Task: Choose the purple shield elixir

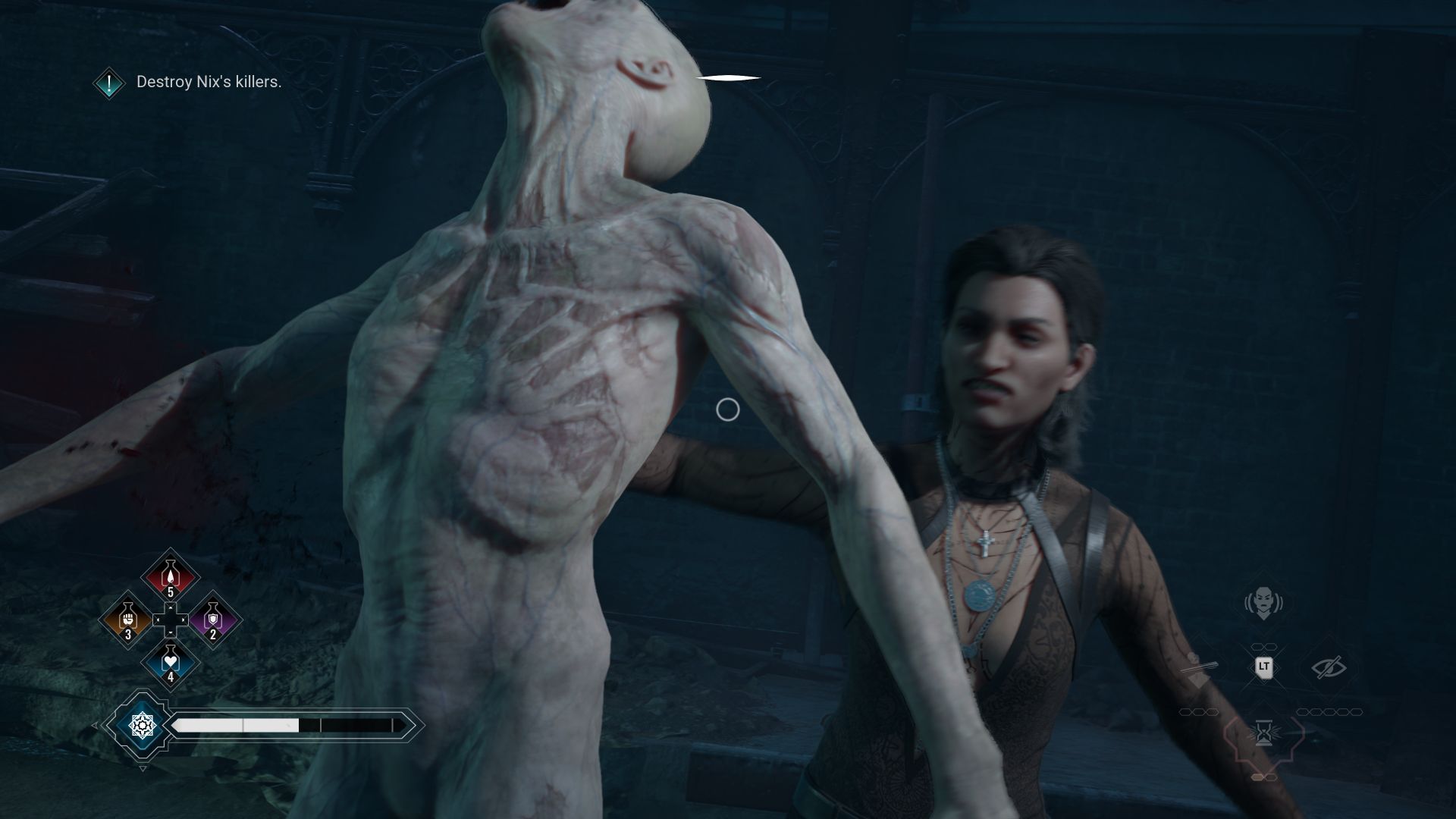Action: click(213, 620)
